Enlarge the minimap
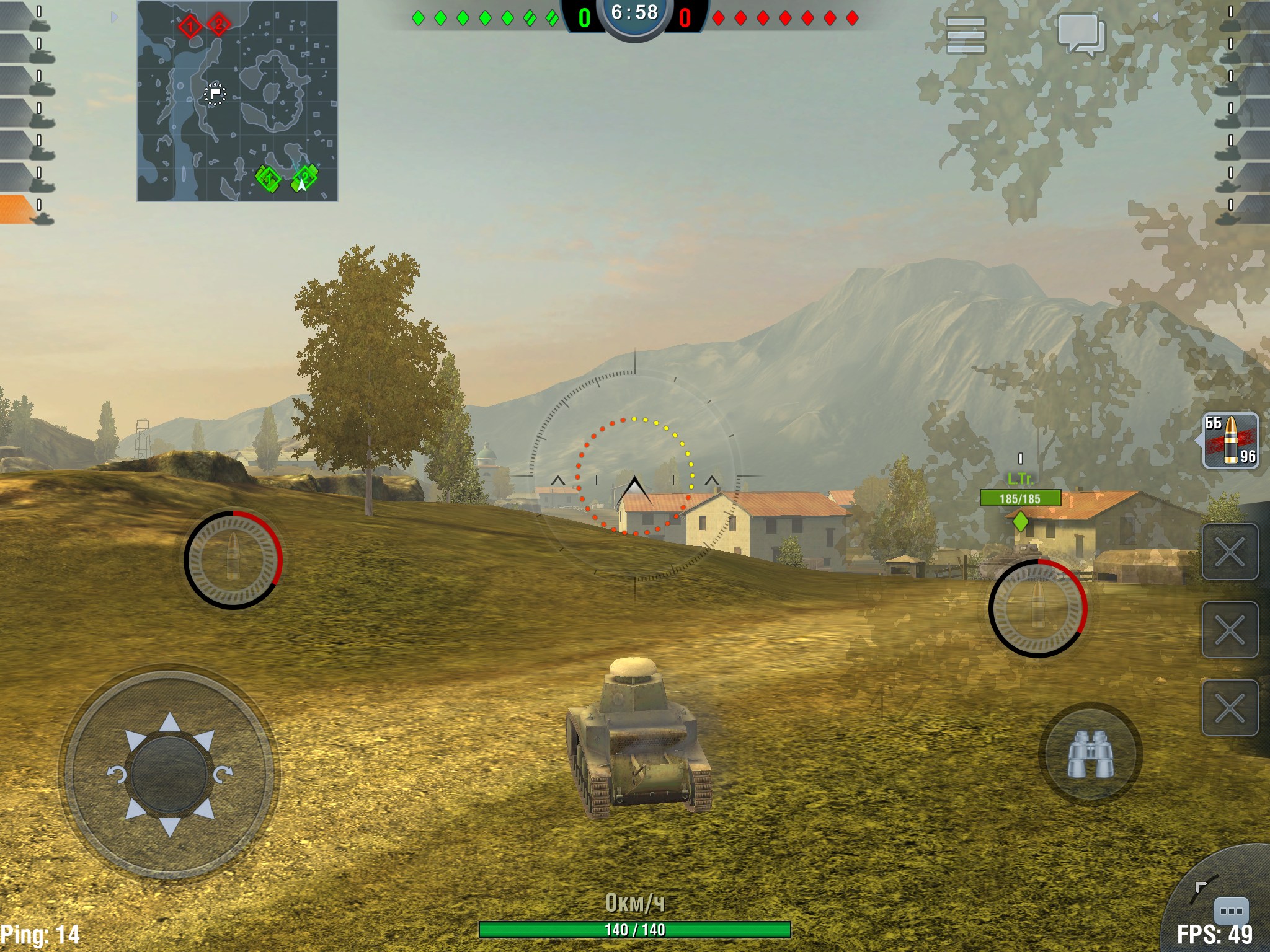Viewport: 1270px width, 952px height. tap(238, 101)
